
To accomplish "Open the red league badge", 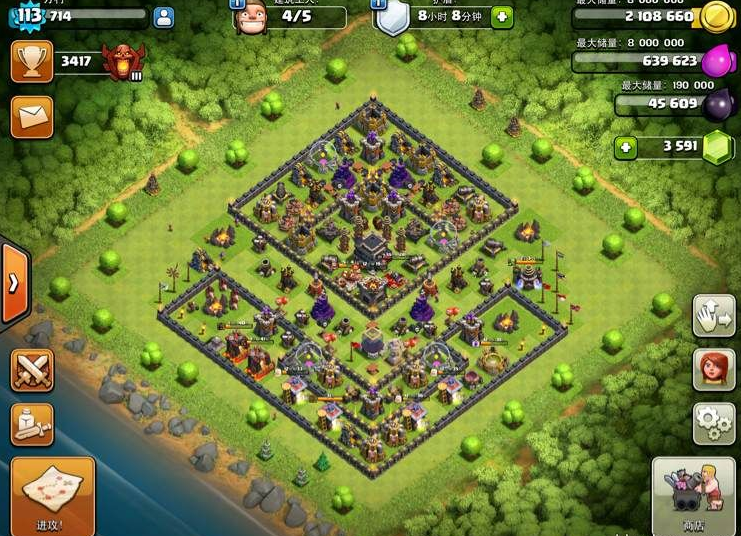I will [x=123, y=62].
